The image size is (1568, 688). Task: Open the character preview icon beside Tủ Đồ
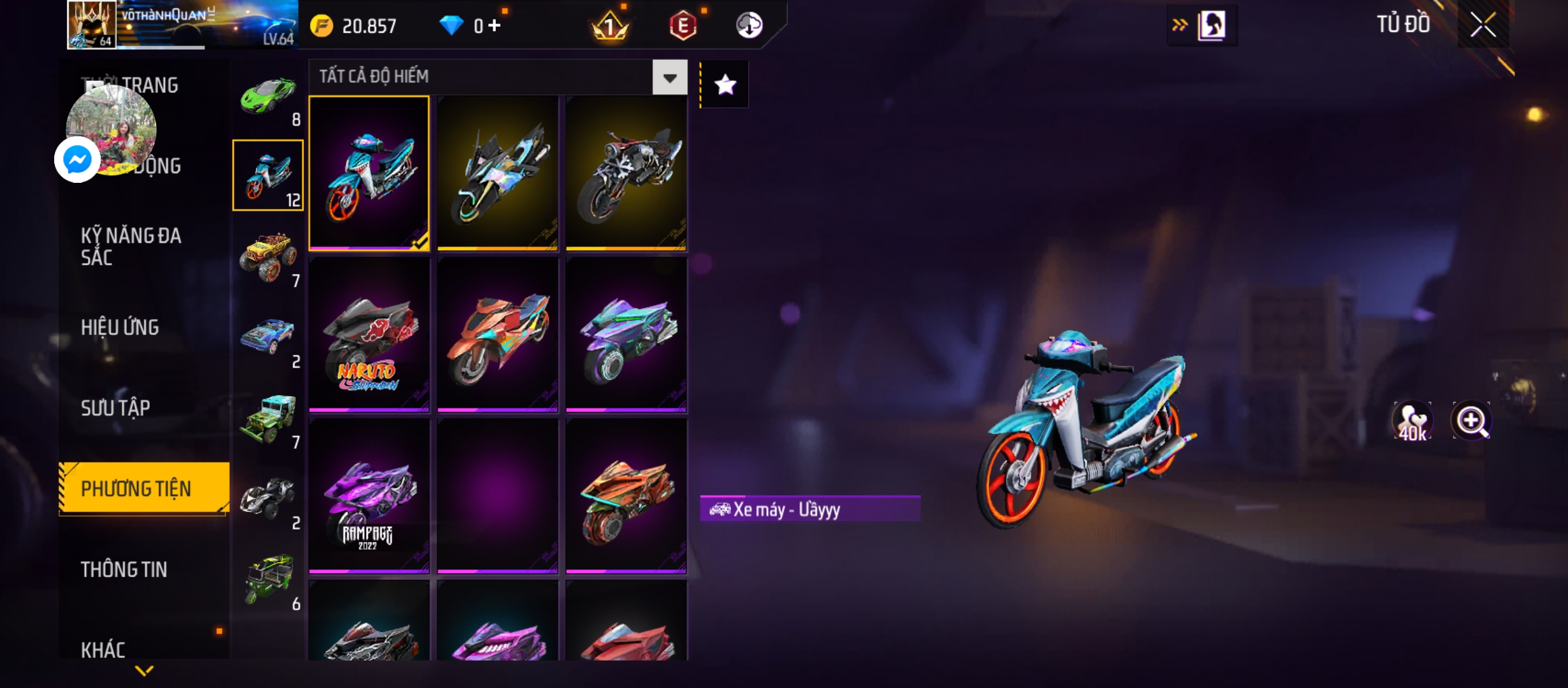tap(1211, 25)
